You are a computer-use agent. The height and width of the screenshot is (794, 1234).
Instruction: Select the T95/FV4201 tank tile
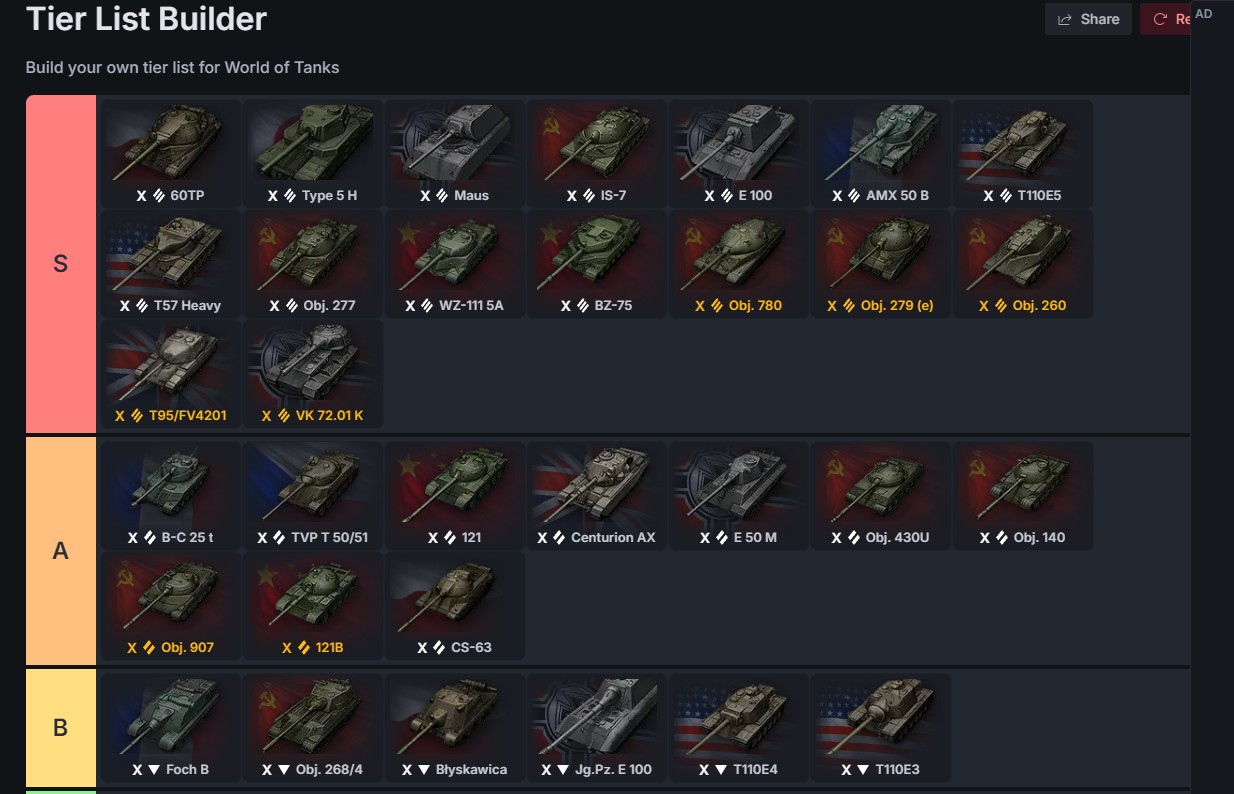coord(171,373)
